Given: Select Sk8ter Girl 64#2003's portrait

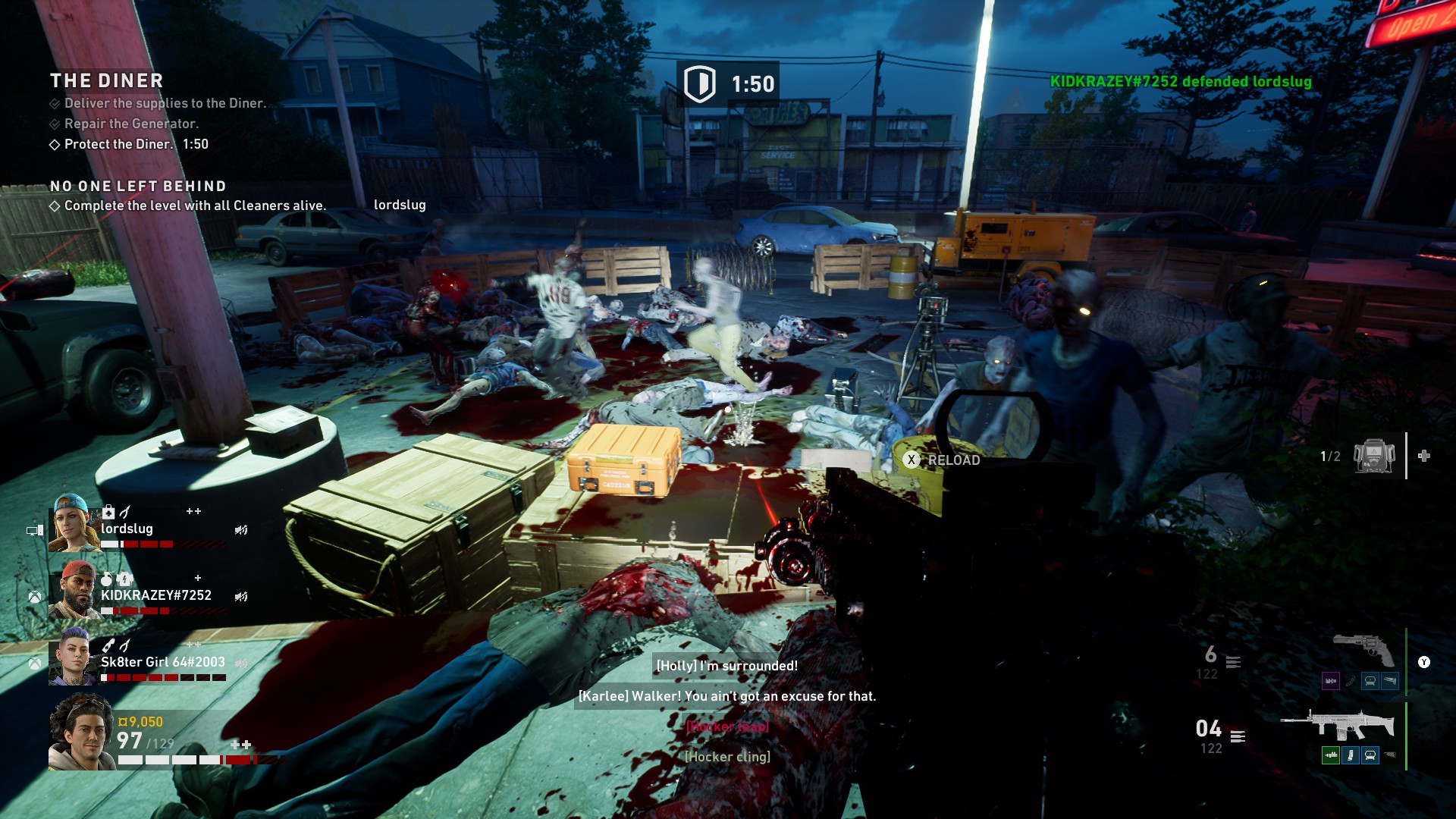Looking at the screenshot, I should 72,657.
